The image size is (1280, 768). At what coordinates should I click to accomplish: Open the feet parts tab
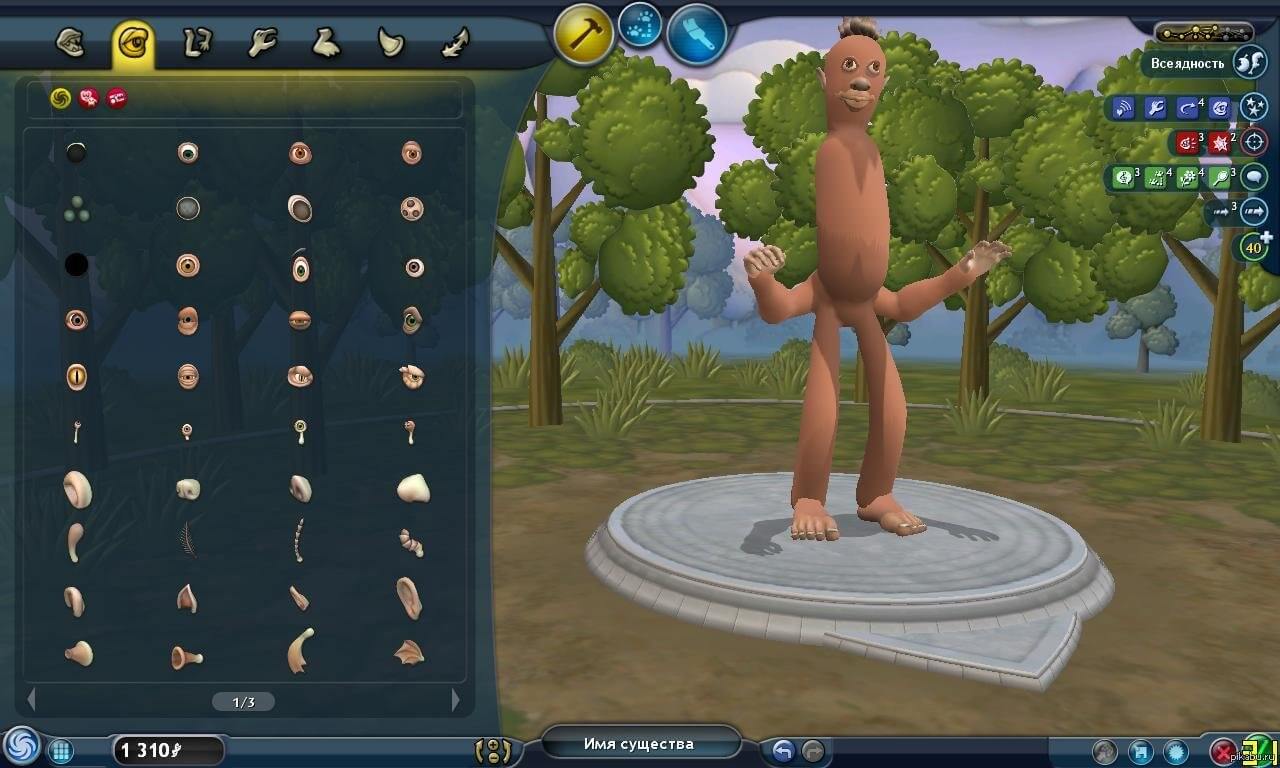coord(326,43)
